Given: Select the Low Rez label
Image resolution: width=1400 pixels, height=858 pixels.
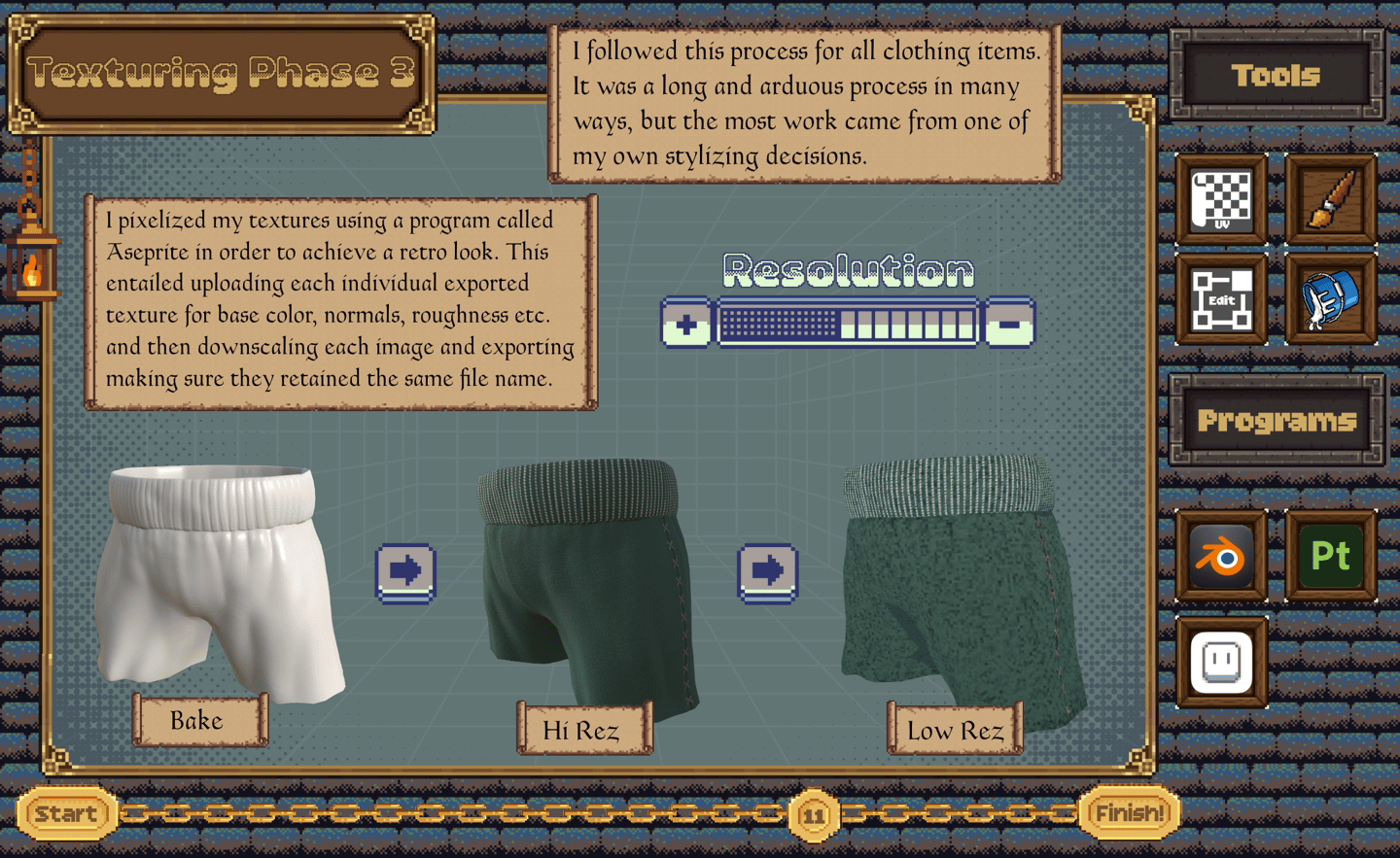Looking at the screenshot, I should [x=955, y=730].
